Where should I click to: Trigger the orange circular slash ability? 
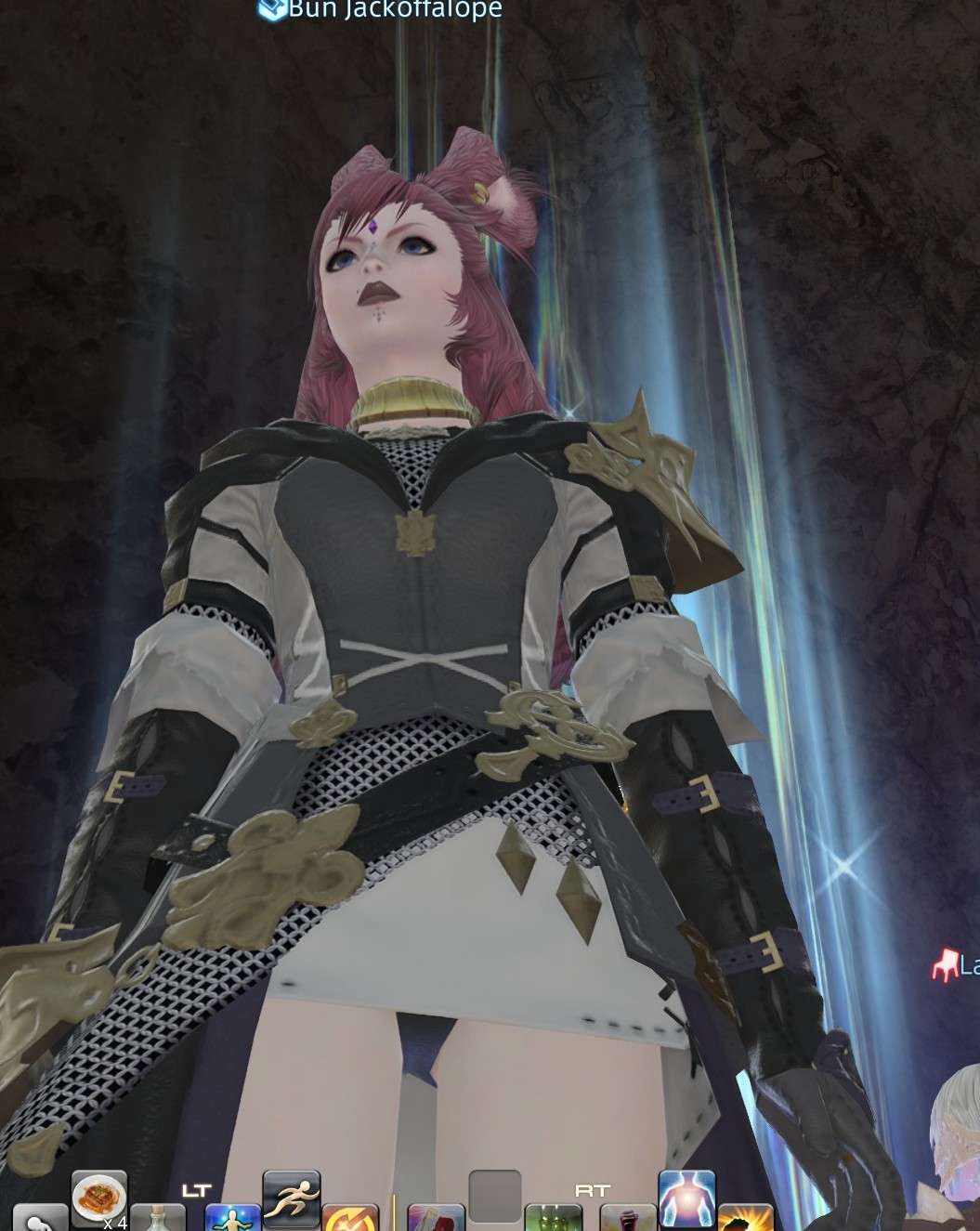tap(350, 1218)
